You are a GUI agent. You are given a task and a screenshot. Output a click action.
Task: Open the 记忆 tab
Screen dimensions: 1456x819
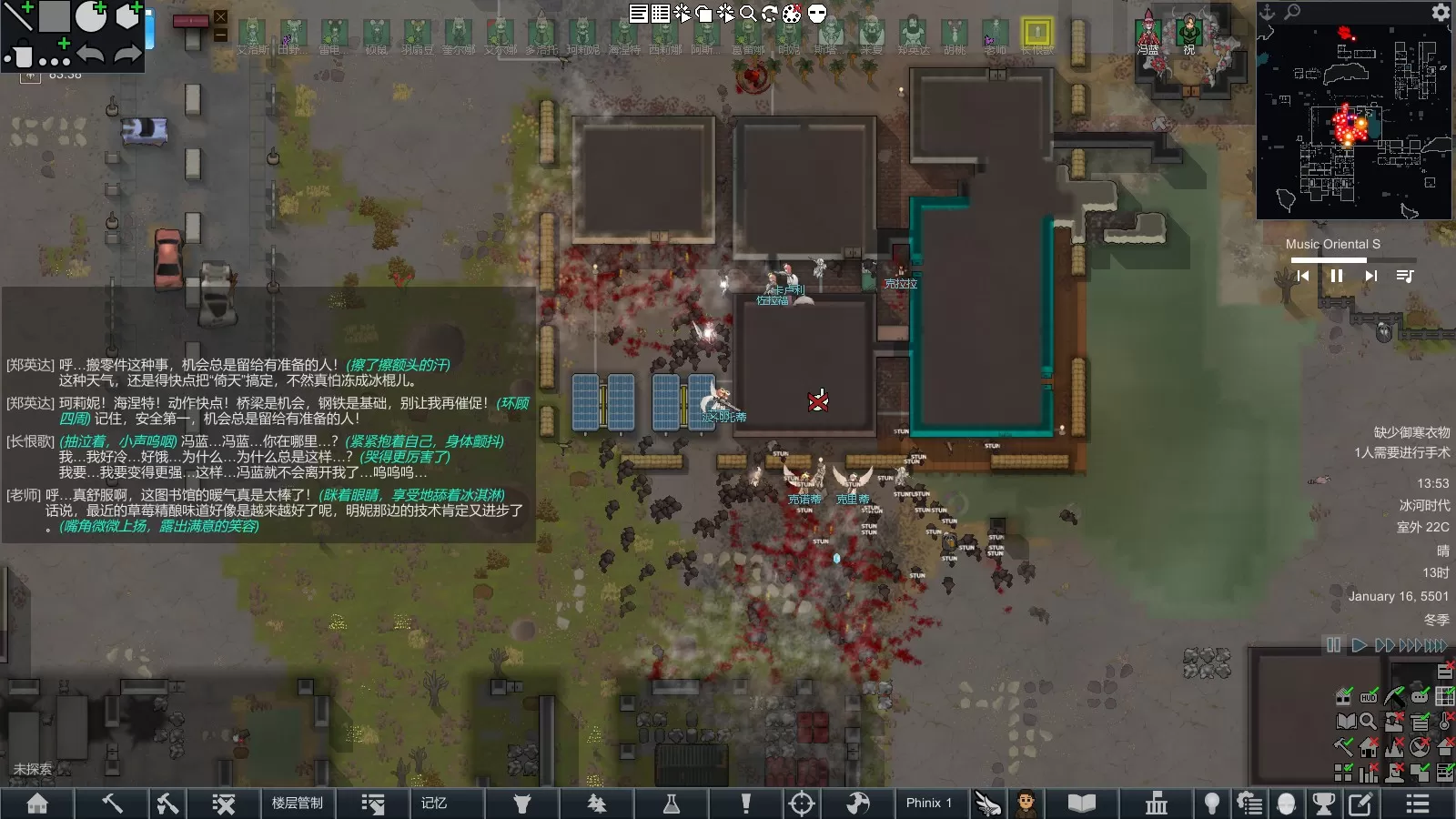[434, 803]
